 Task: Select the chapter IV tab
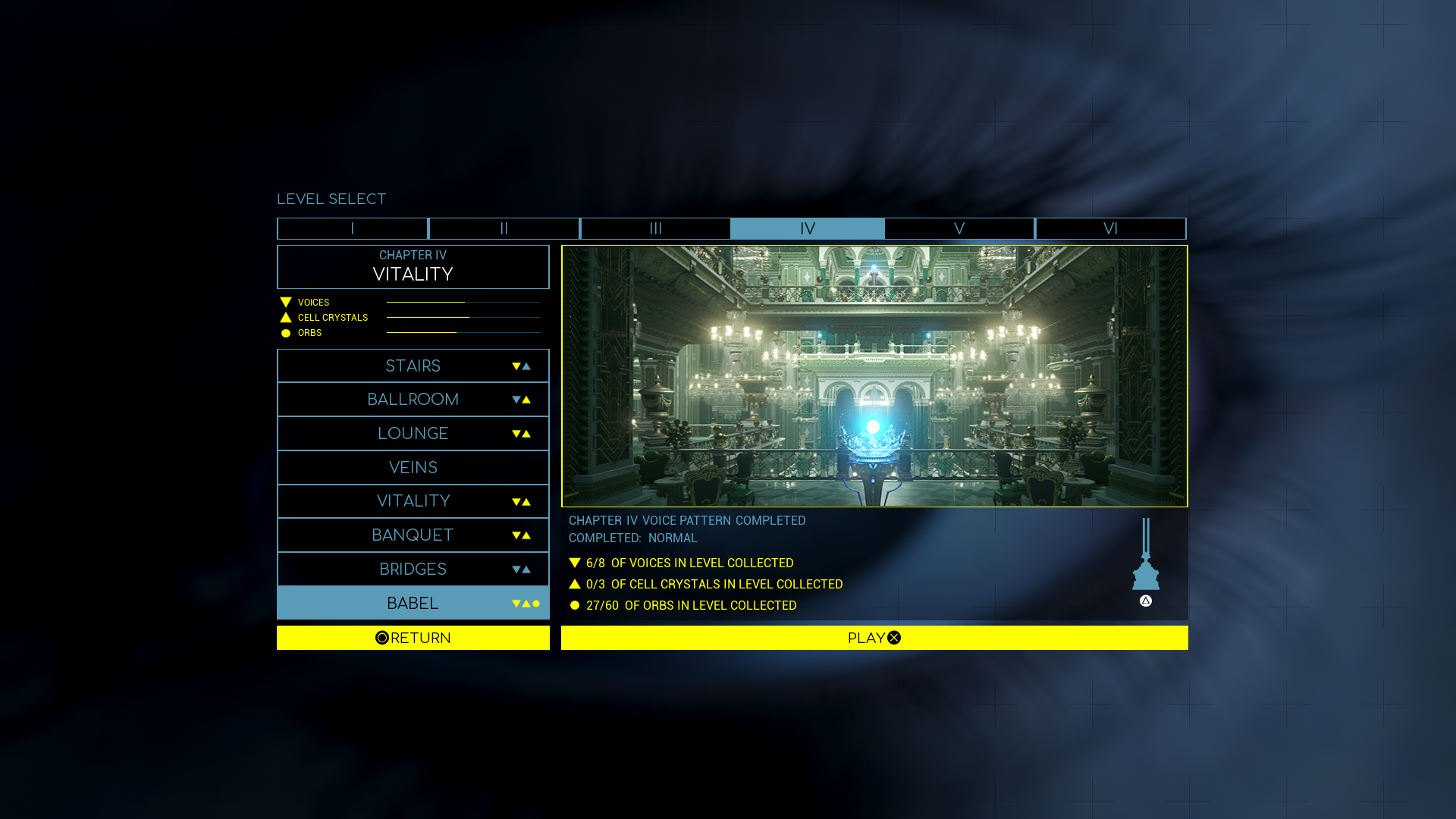point(808,228)
